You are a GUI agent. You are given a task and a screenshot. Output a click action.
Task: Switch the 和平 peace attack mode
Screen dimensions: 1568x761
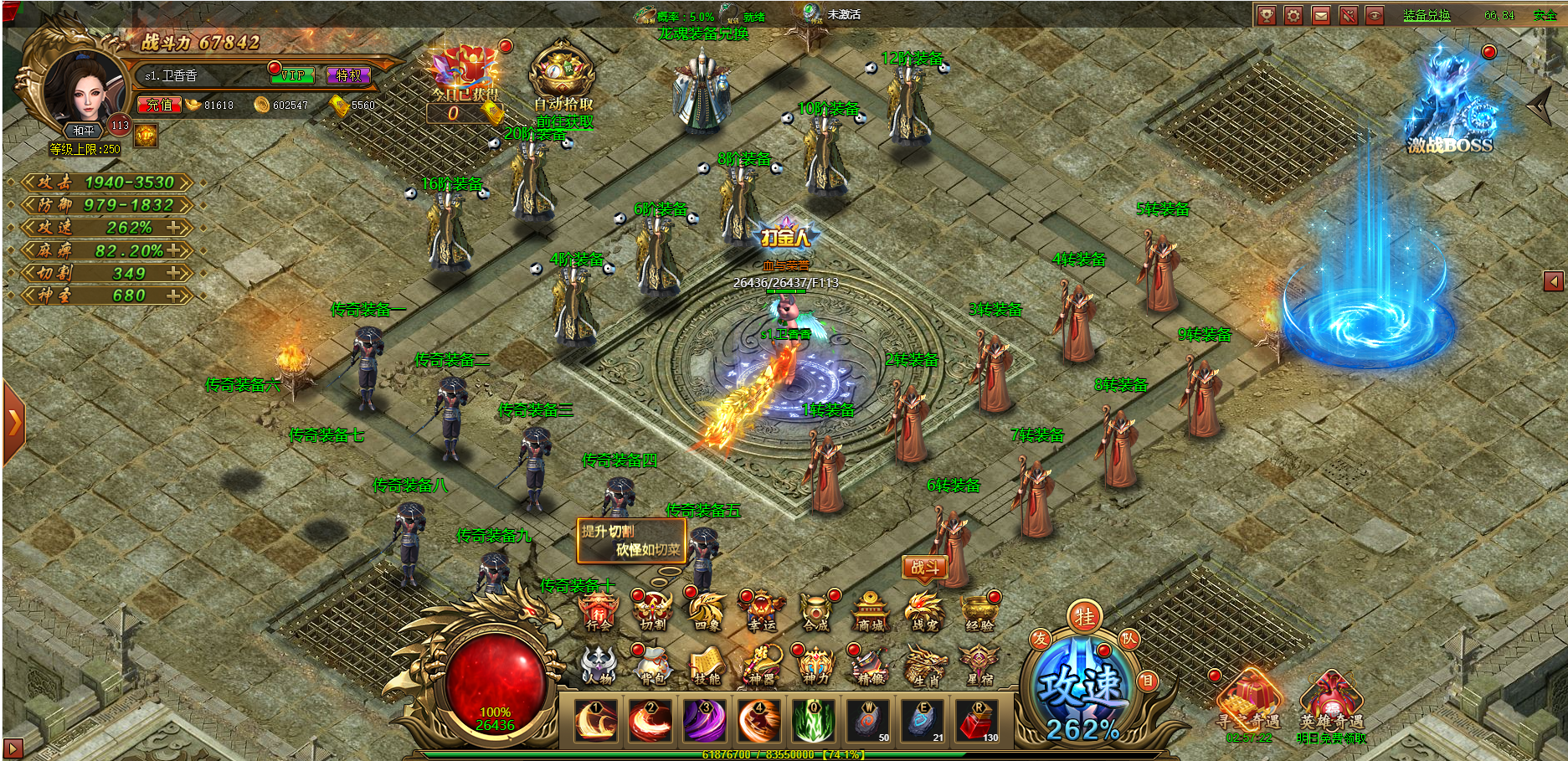click(84, 131)
